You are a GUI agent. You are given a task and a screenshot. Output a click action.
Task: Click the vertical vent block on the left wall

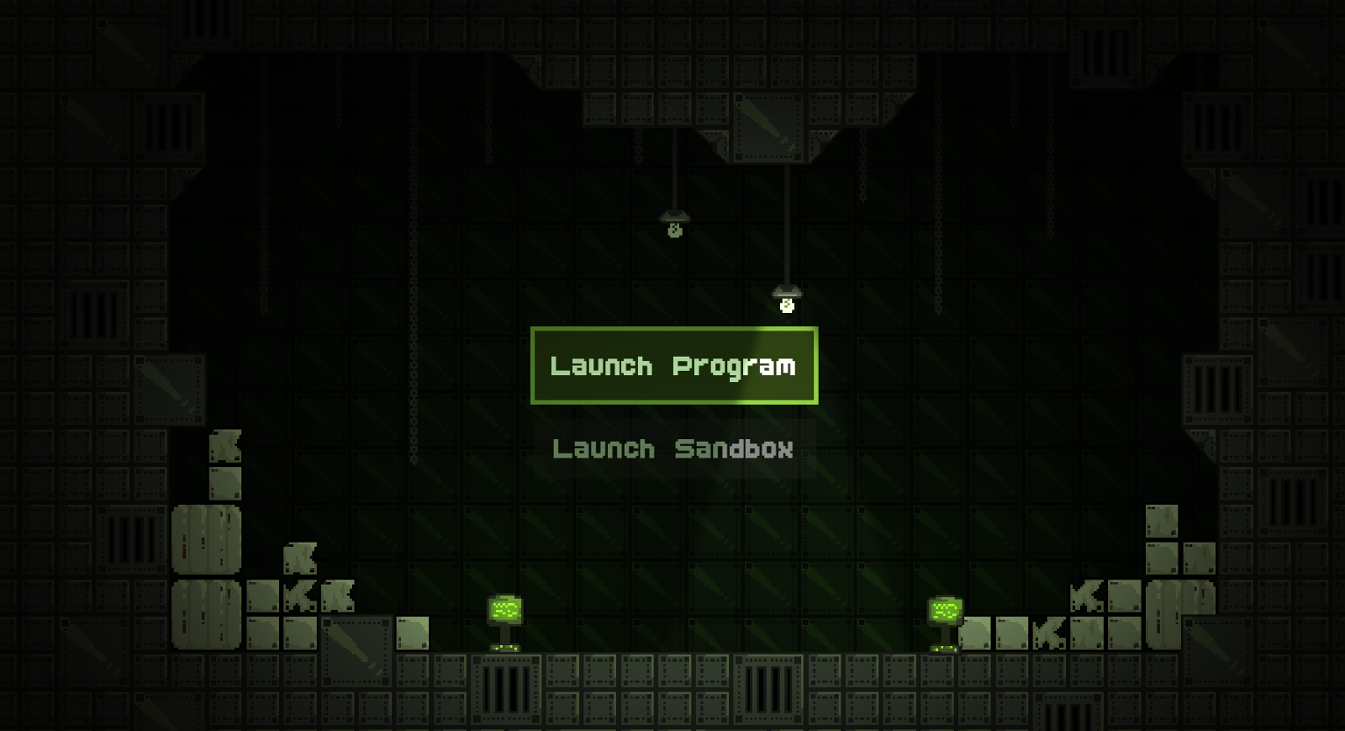[129, 539]
